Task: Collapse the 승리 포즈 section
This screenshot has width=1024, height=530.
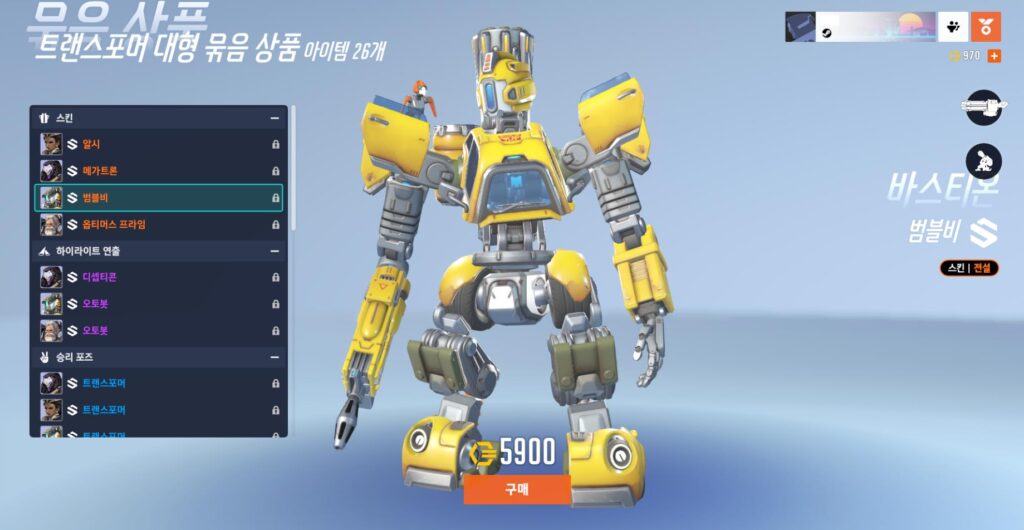Action: [274, 357]
